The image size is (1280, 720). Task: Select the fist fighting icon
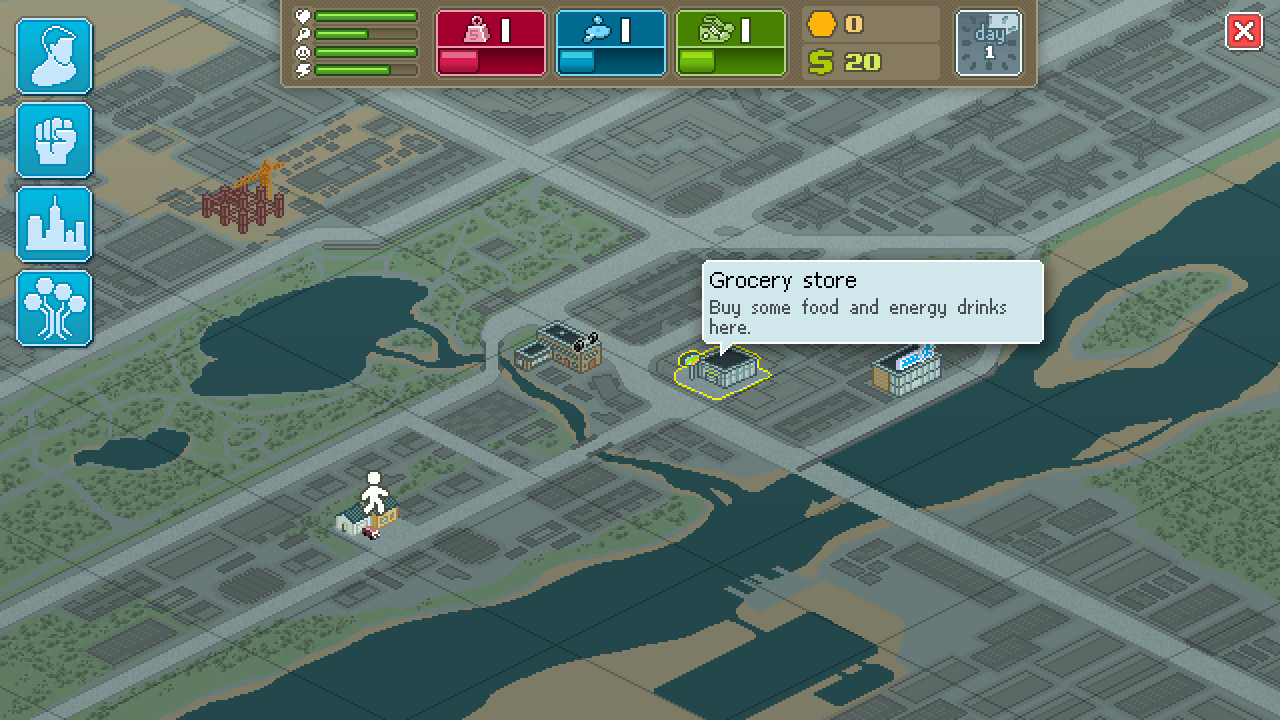[54, 141]
